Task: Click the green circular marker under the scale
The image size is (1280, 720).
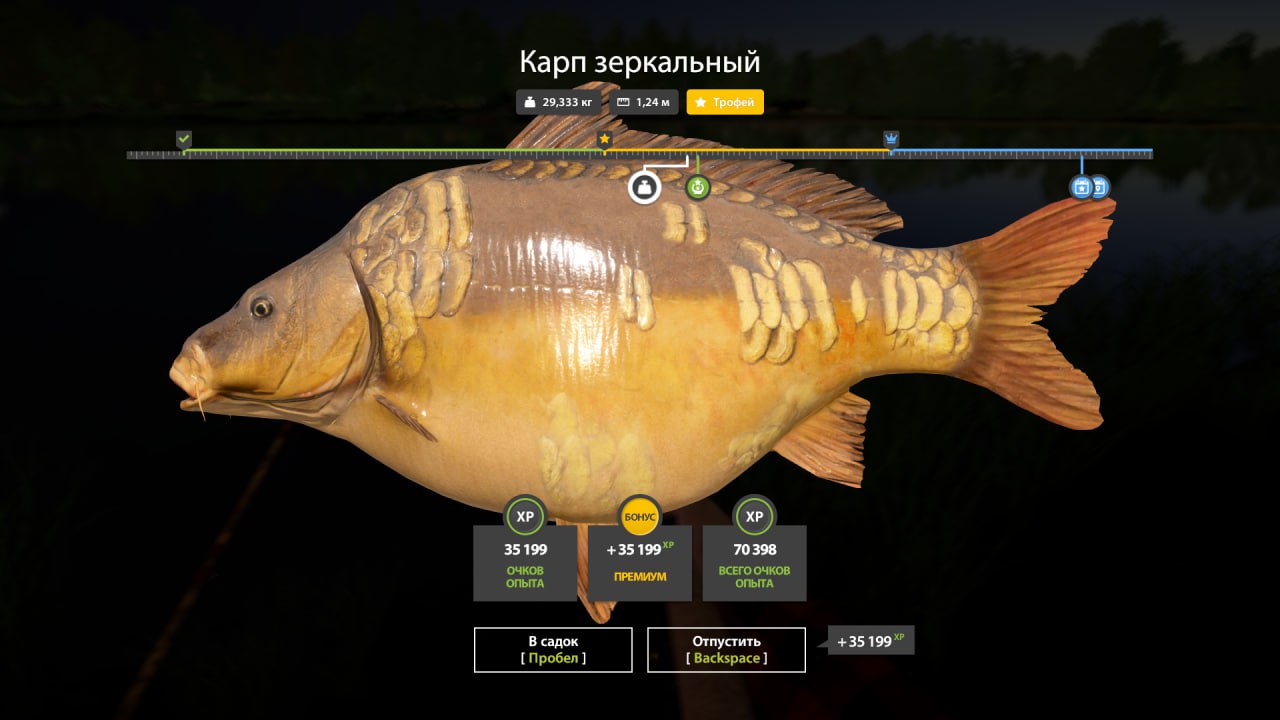Action: pyautogui.click(x=698, y=187)
